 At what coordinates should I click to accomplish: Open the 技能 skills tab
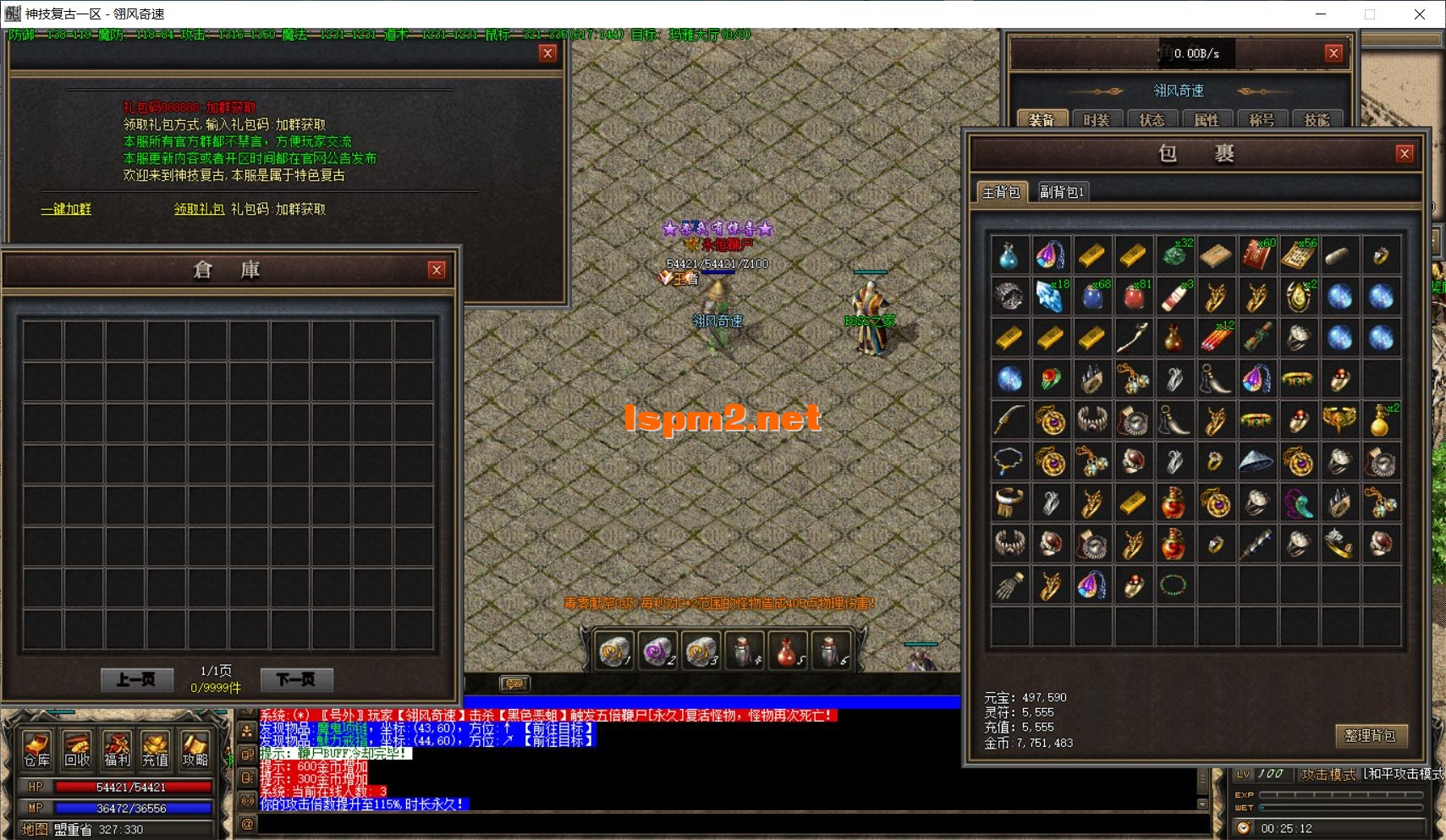[x=1316, y=120]
